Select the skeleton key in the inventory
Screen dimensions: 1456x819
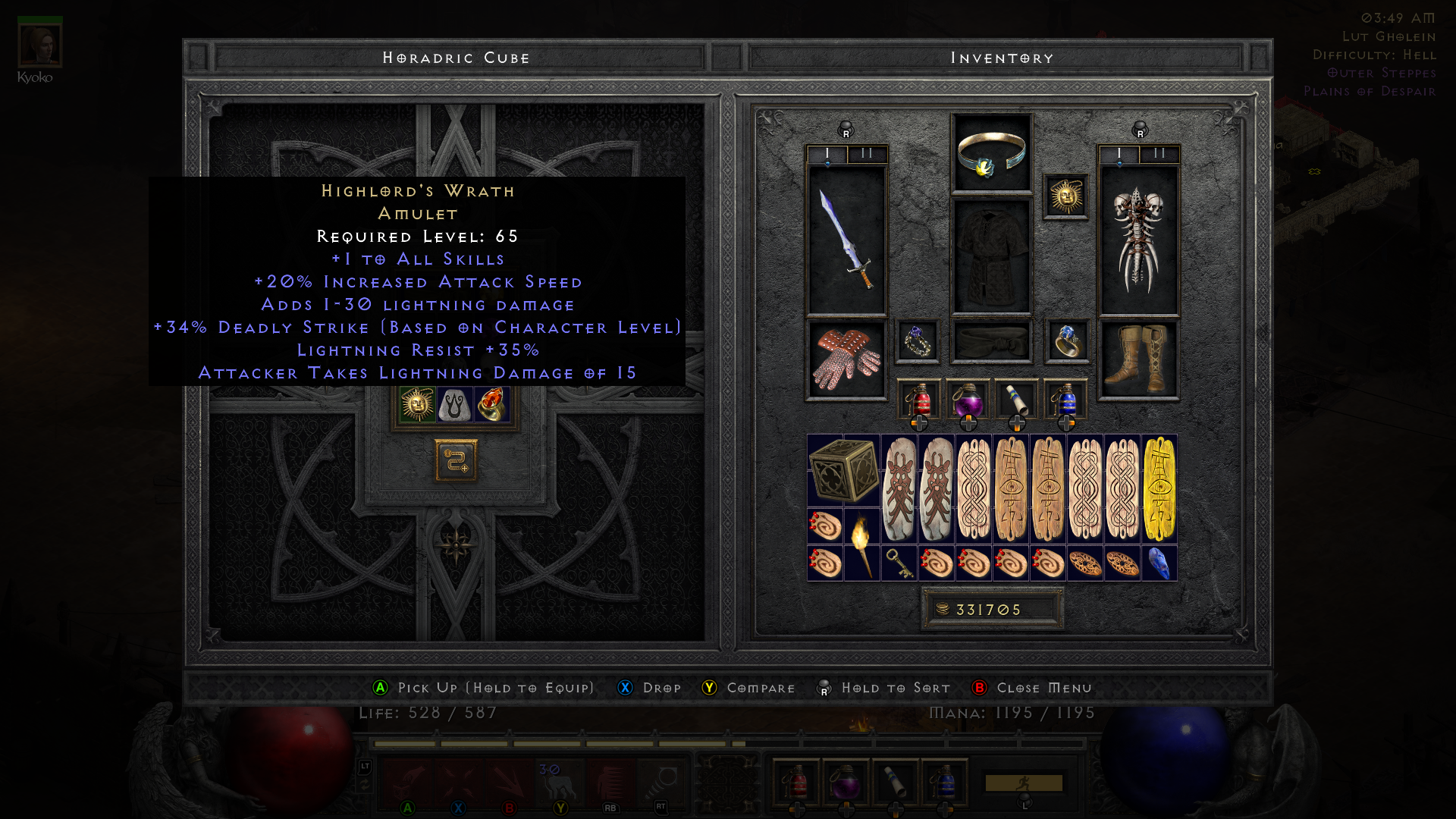pos(899,563)
